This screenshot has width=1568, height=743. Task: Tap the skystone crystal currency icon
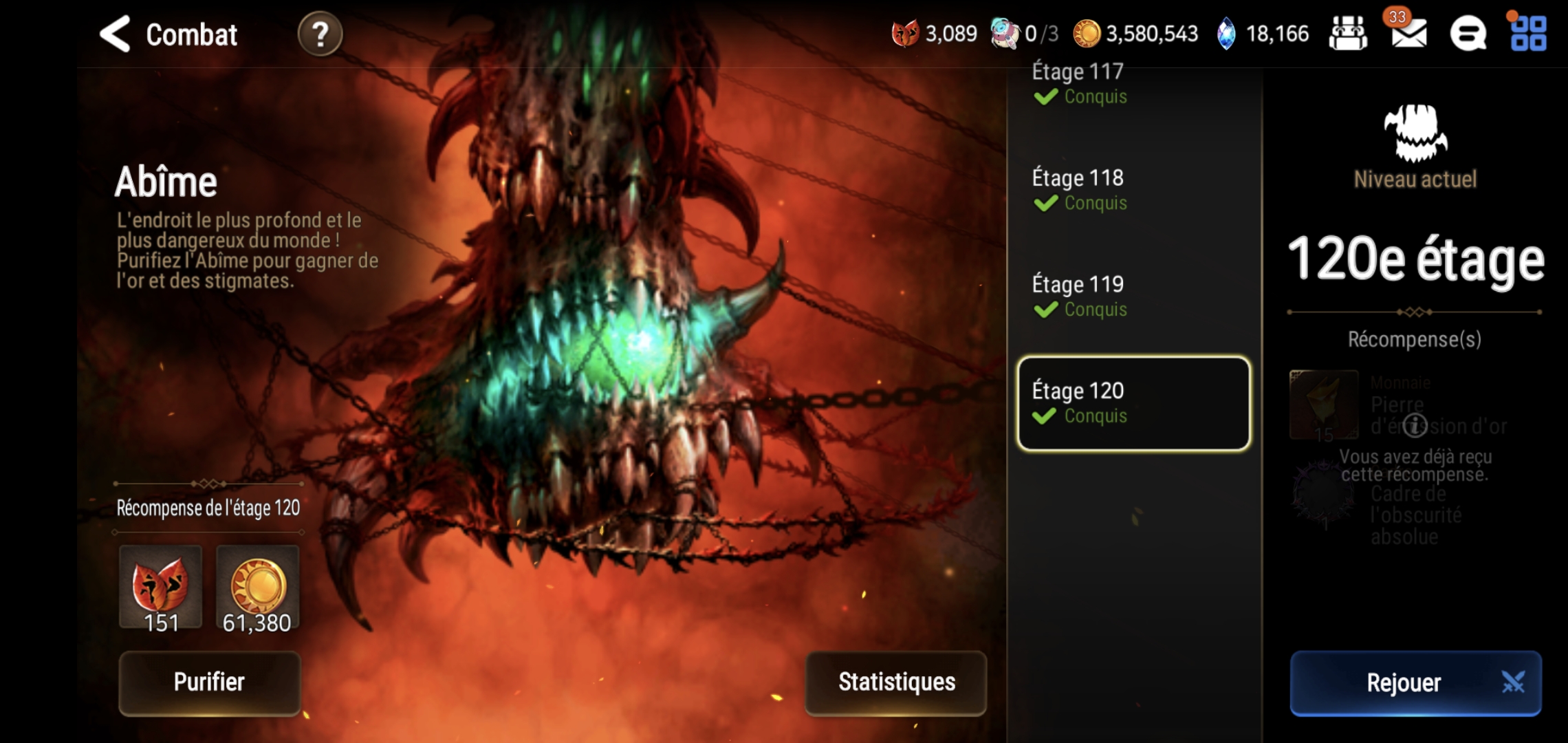[x=1226, y=34]
